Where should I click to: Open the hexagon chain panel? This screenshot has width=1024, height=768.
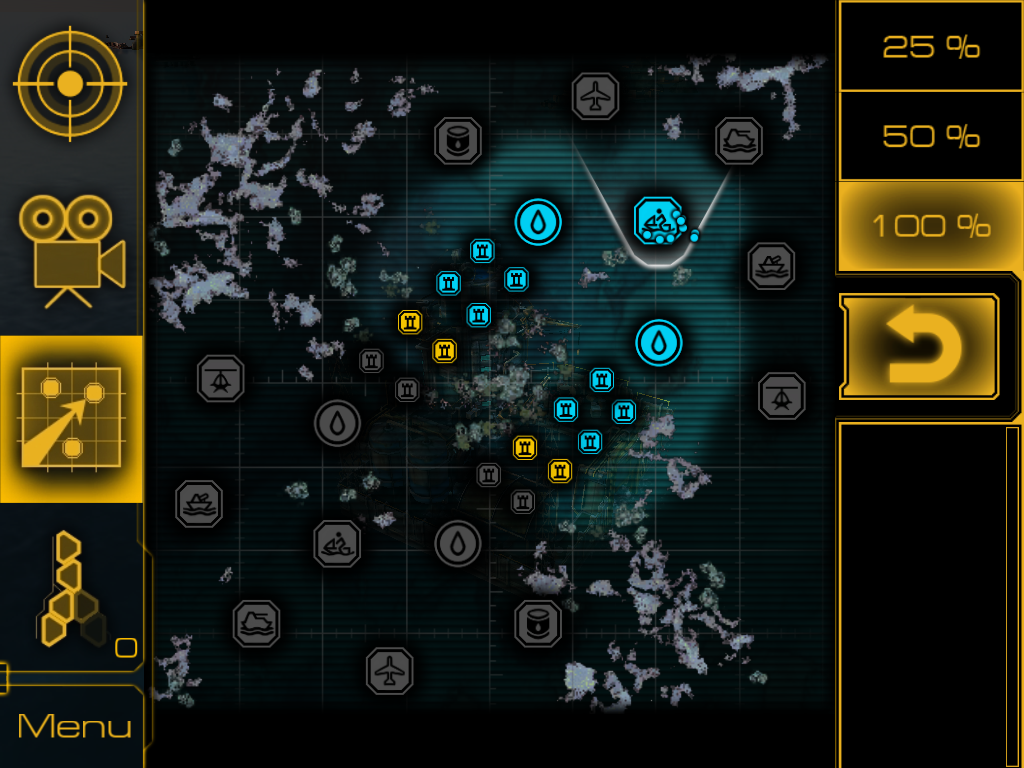pyautogui.click(x=72, y=590)
